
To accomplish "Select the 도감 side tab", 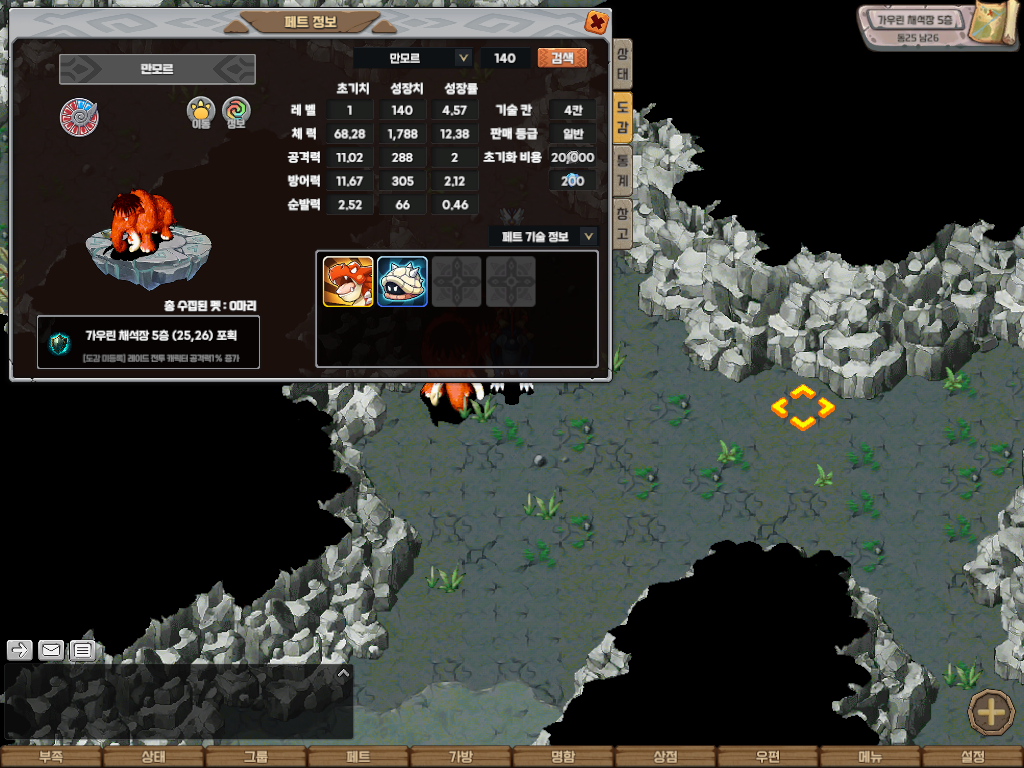I will (x=622, y=120).
